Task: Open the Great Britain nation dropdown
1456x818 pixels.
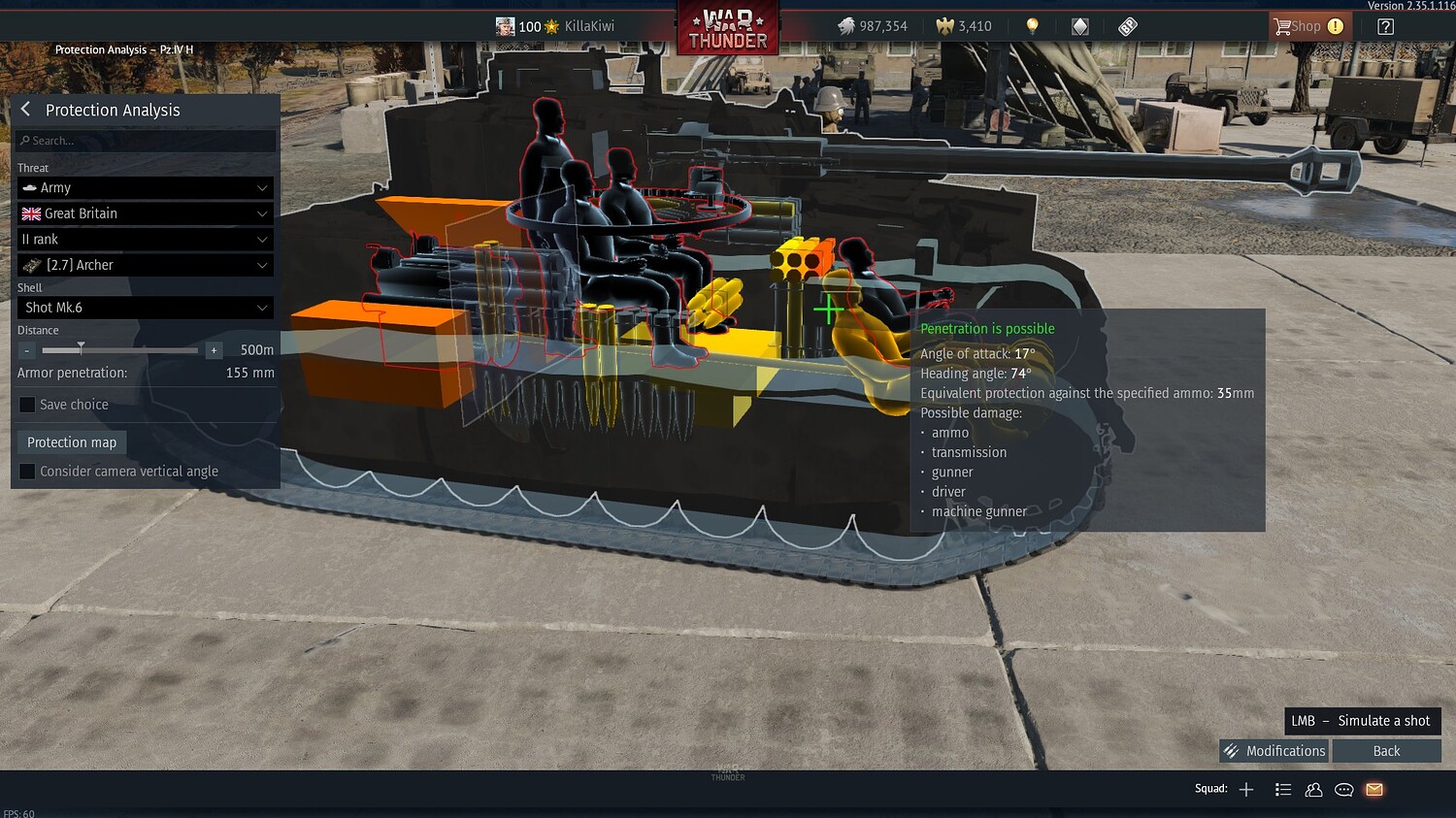Action: pos(144,213)
